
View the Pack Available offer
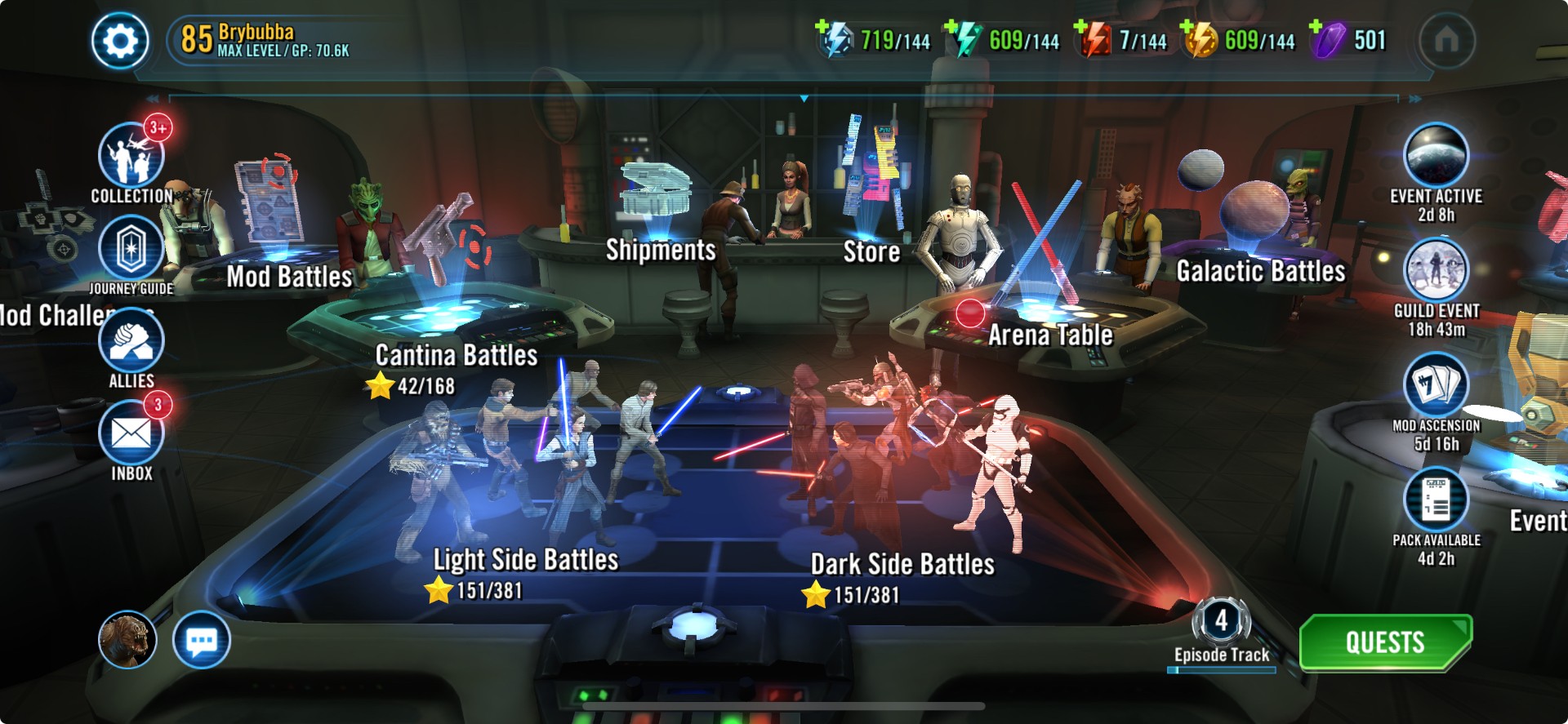click(x=1436, y=500)
